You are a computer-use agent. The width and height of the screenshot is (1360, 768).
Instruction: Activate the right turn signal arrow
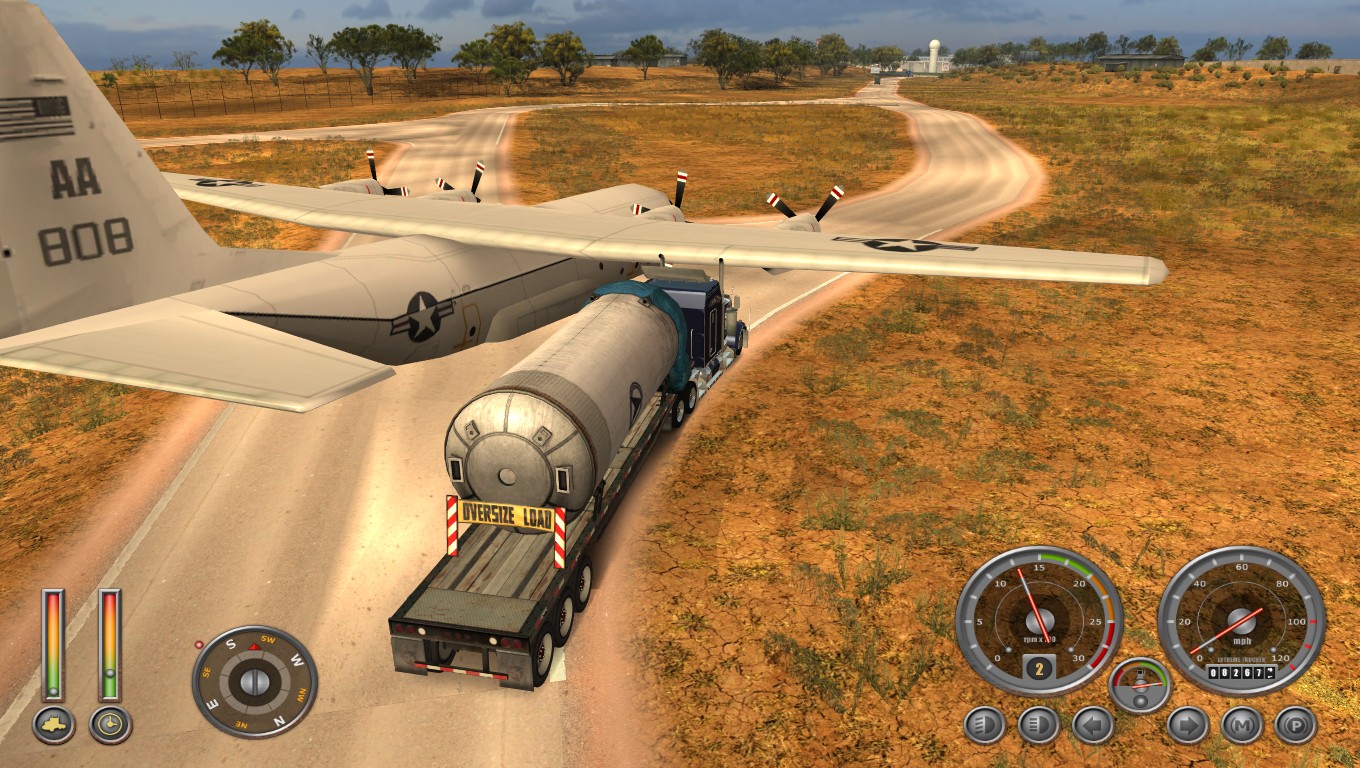(x=1187, y=725)
